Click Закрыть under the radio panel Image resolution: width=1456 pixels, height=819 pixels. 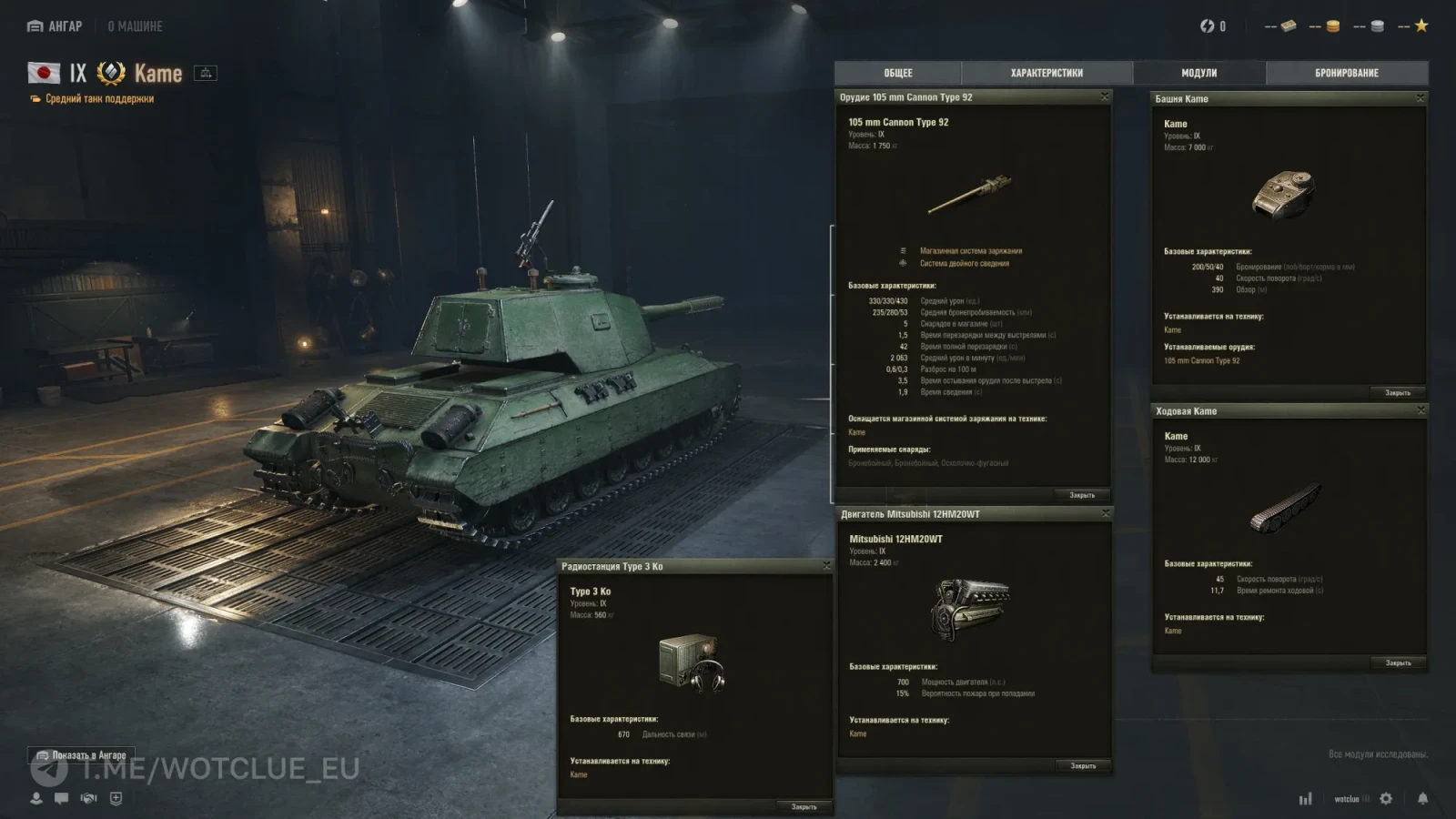(x=804, y=807)
